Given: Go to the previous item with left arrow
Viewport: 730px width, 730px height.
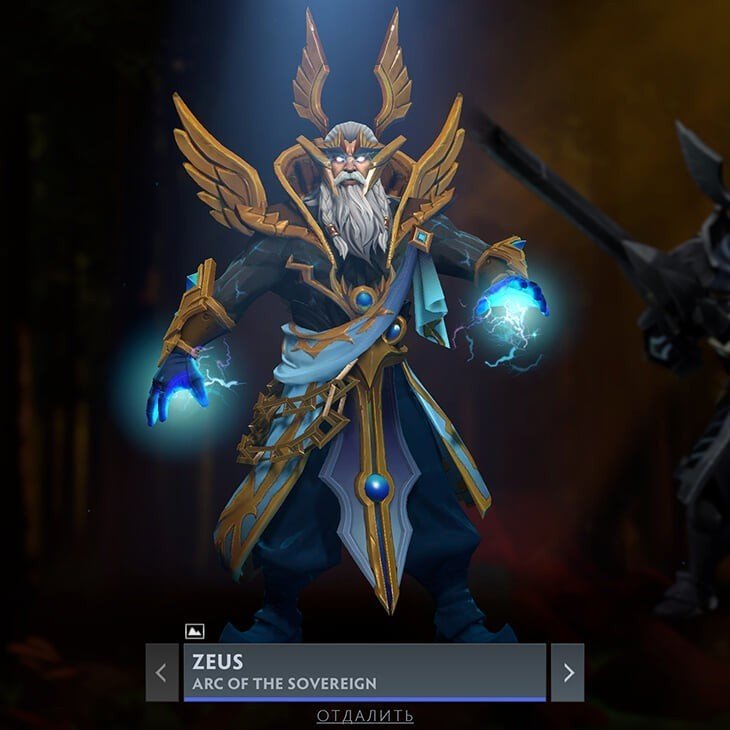Looking at the screenshot, I should [162, 672].
